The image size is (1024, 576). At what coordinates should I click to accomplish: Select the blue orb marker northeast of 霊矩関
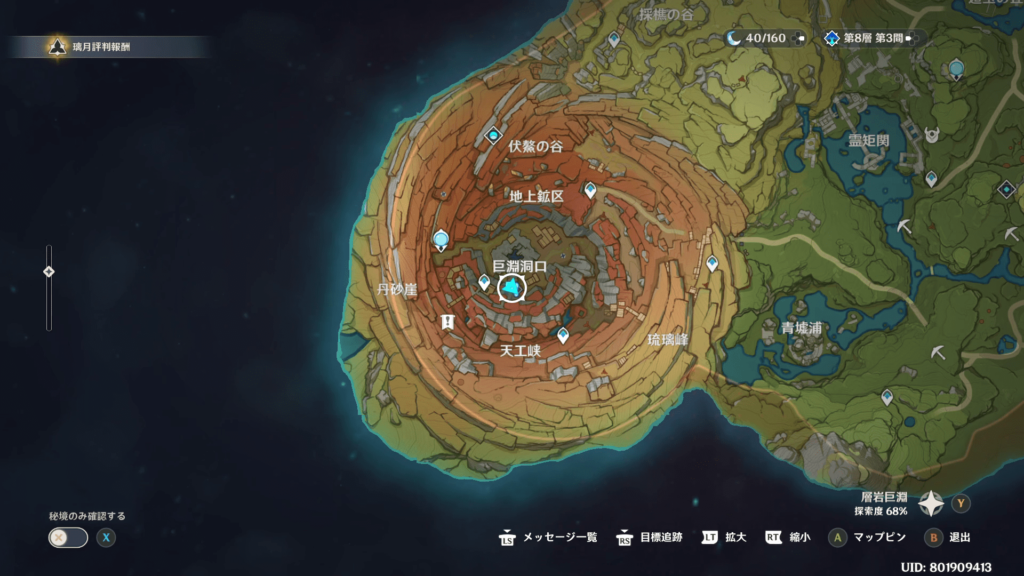tap(957, 68)
